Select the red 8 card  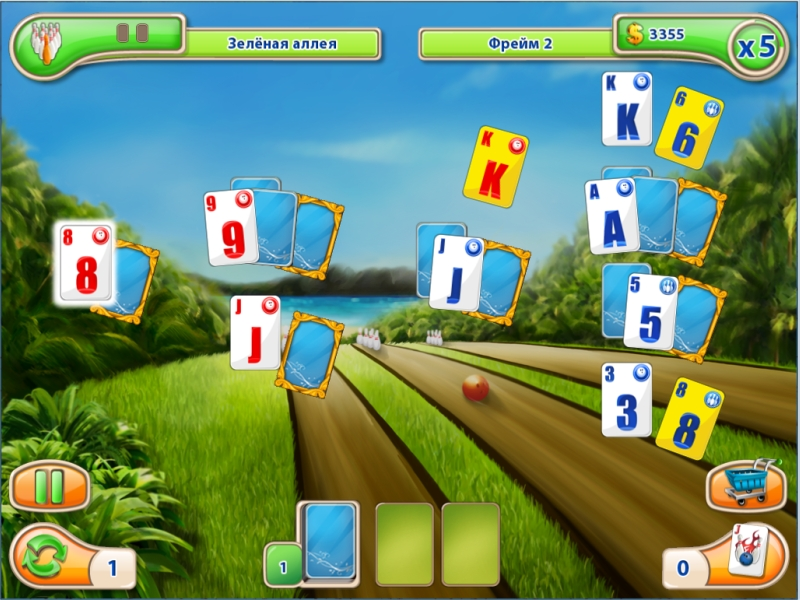84,262
